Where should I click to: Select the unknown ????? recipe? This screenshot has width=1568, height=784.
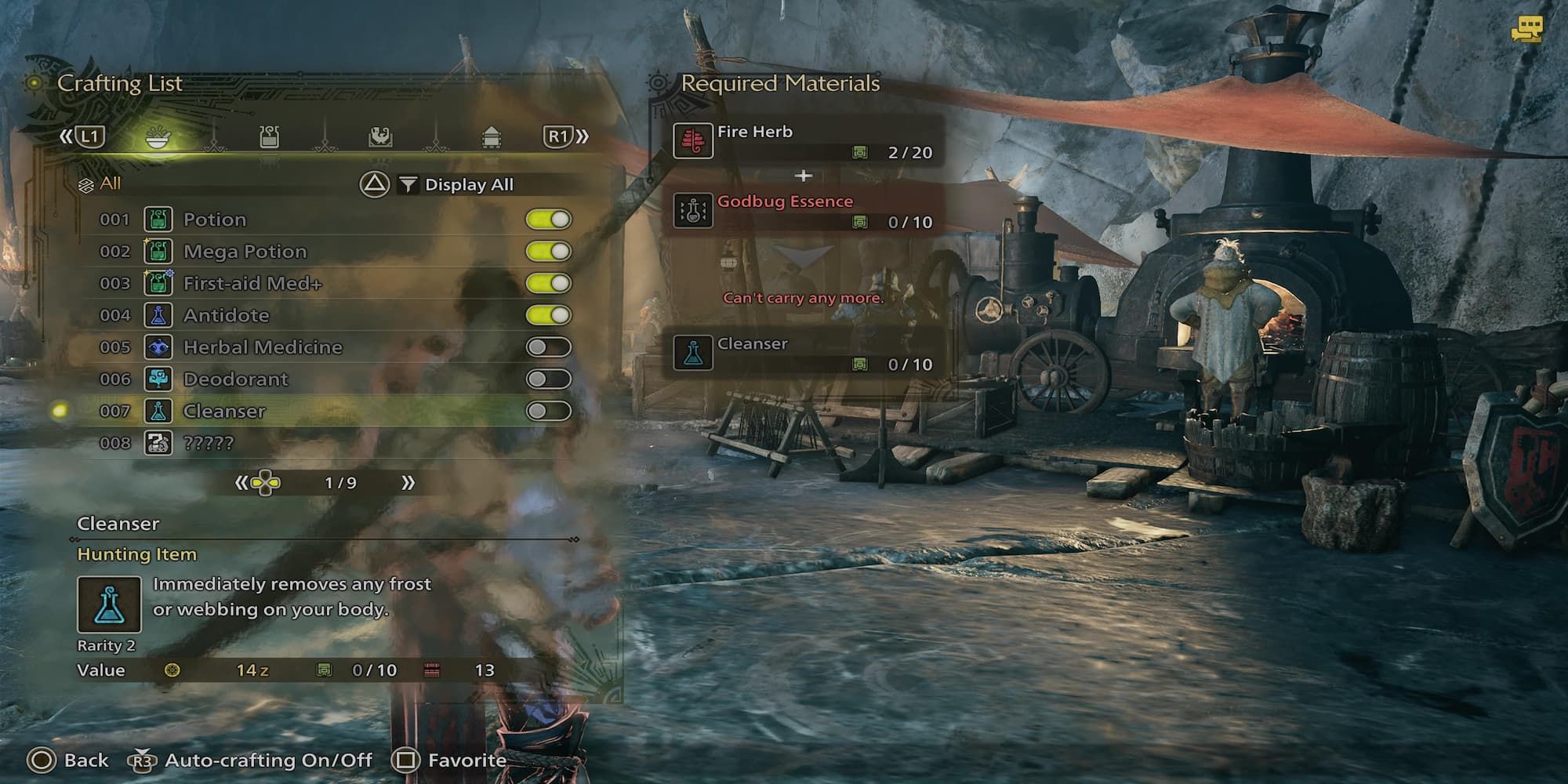tap(208, 444)
